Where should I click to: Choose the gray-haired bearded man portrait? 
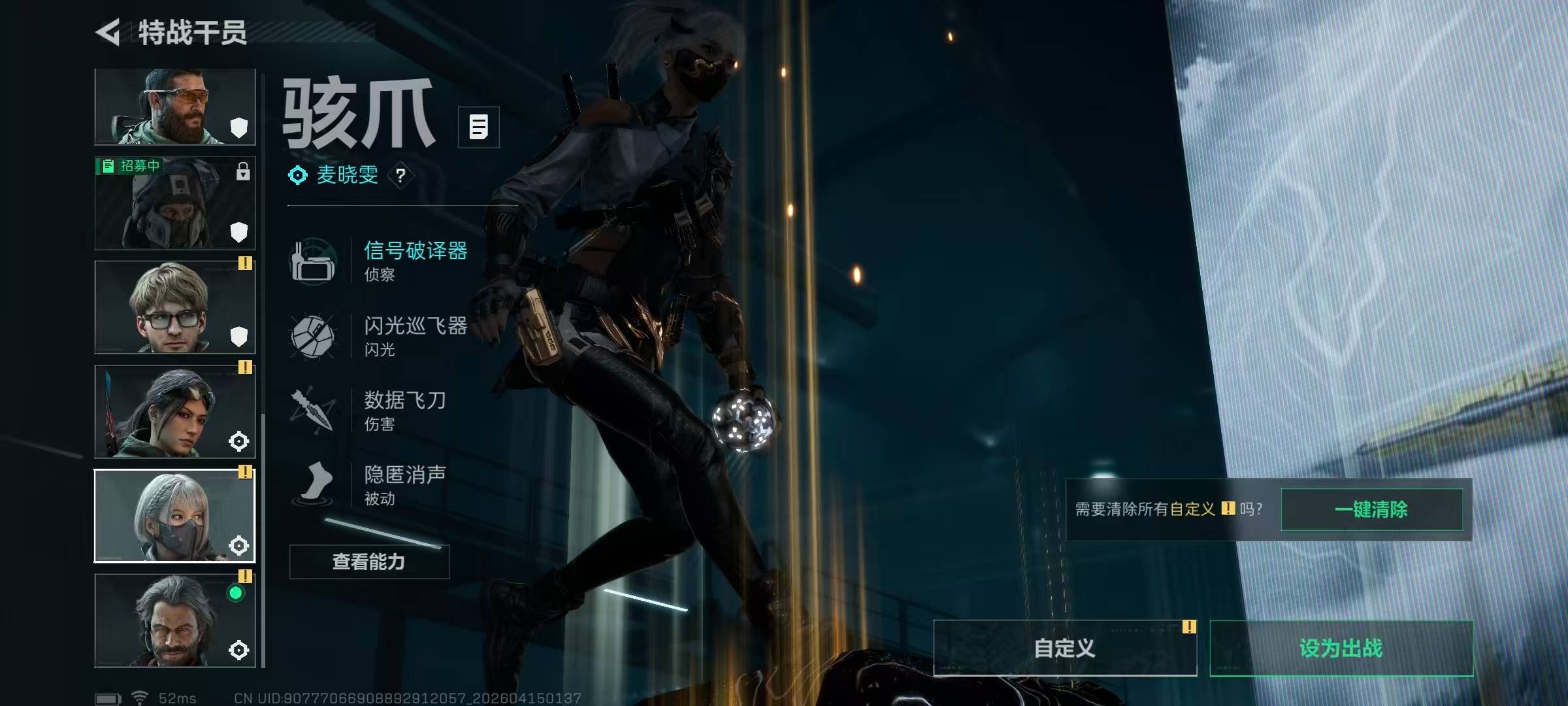tap(174, 620)
